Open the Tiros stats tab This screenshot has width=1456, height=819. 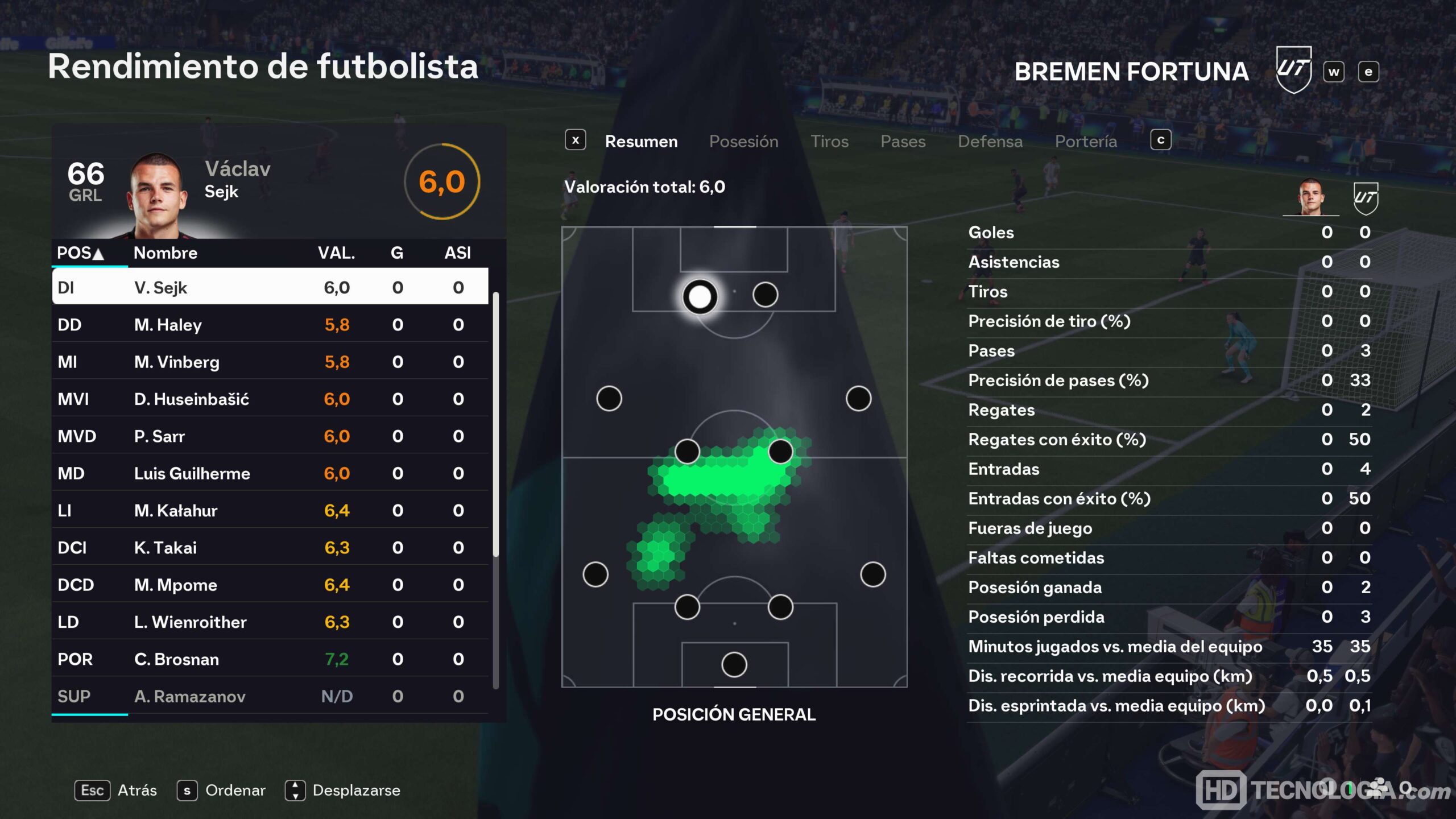click(x=829, y=142)
